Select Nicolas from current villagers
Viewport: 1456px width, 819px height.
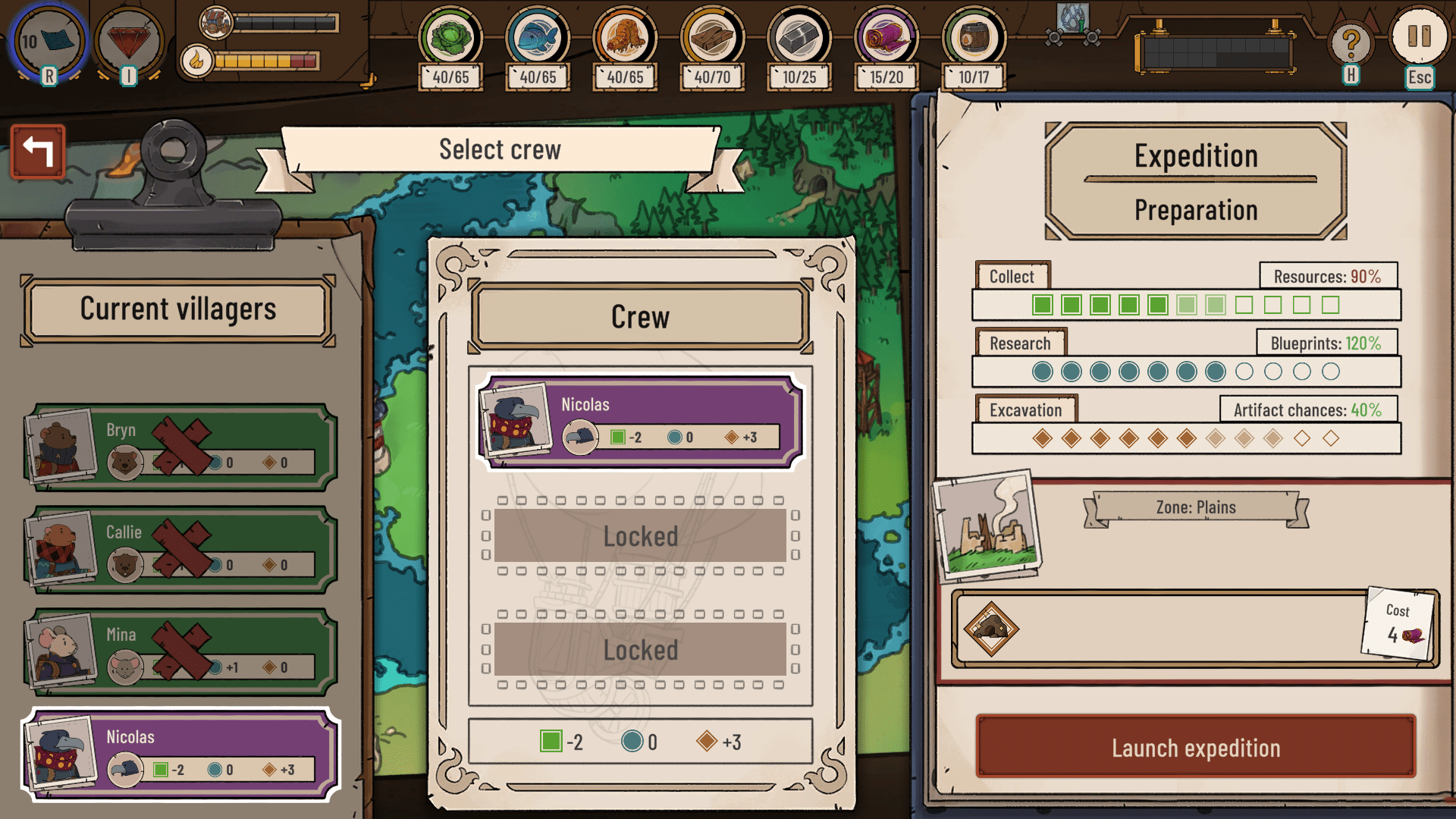pyautogui.click(x=180, y=755)
